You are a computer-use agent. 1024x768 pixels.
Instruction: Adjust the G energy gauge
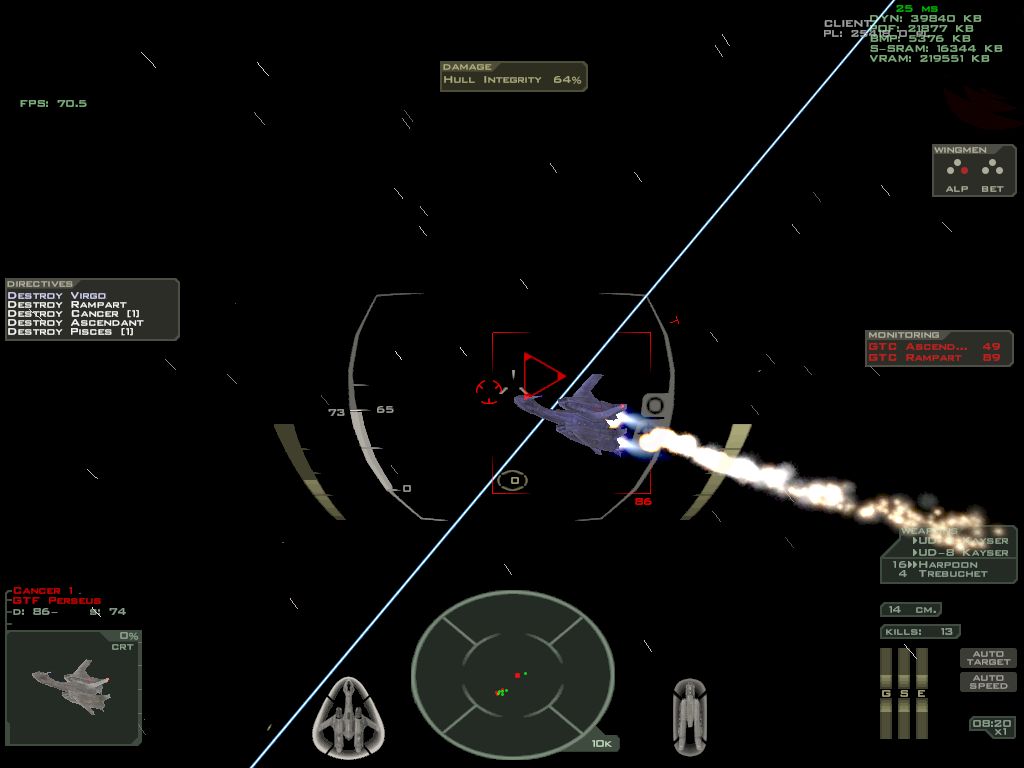coord(885,693)
